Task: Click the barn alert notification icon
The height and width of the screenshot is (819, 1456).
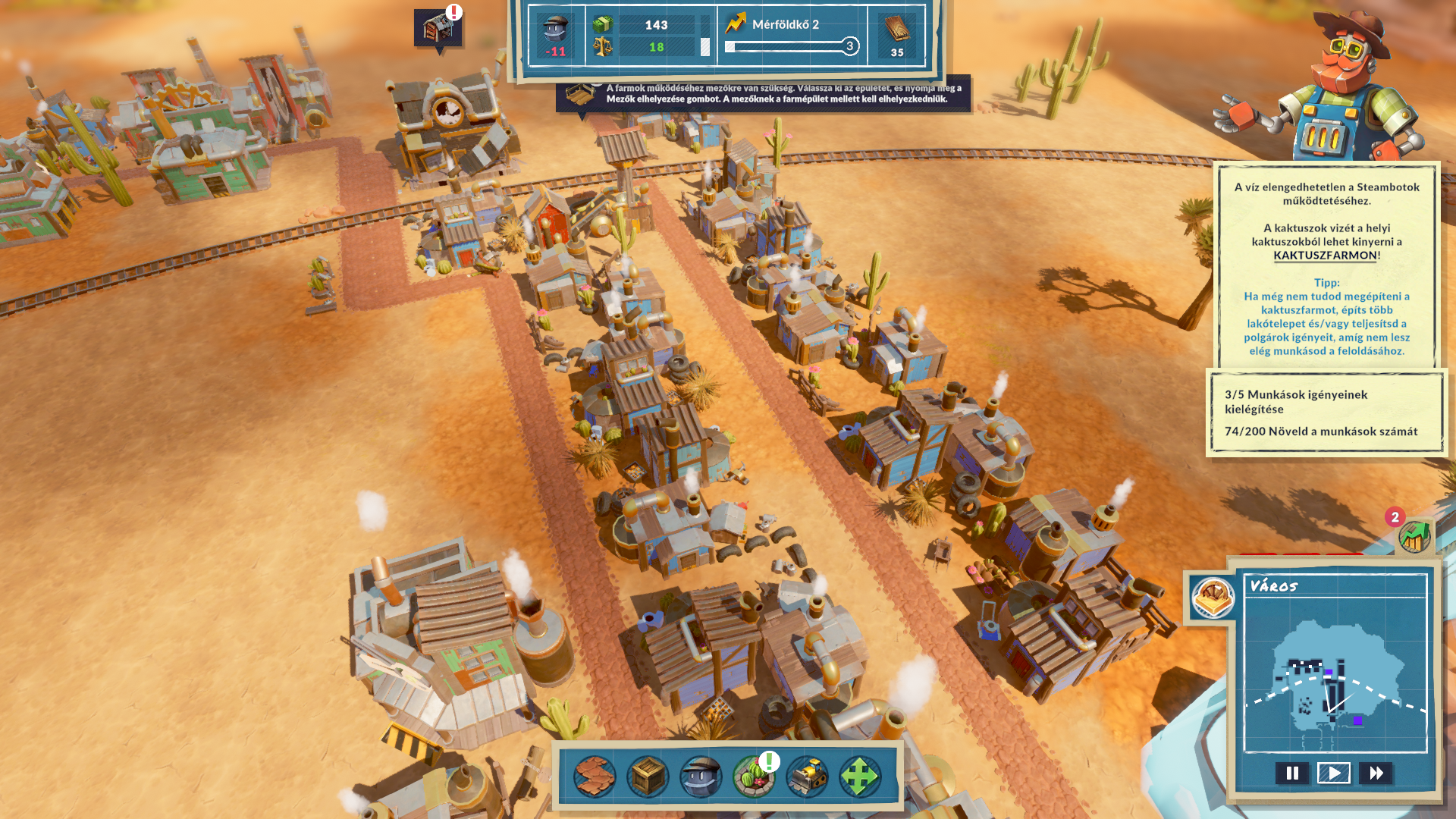Action: tap(438, 28)
